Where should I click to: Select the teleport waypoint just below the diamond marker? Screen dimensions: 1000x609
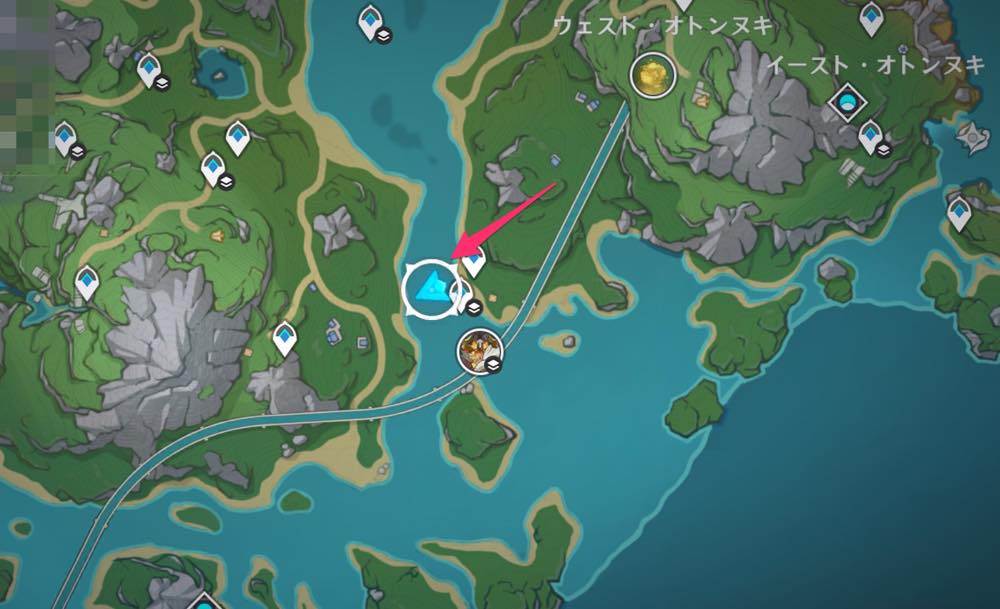(871, 134)
